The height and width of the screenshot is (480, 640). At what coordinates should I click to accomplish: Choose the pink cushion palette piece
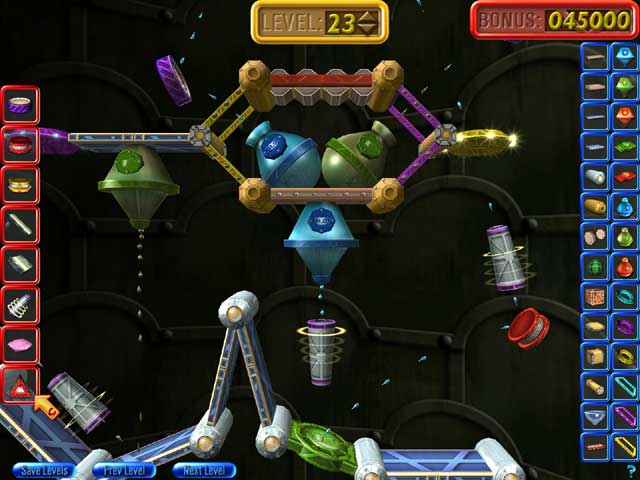tap(21, 343)
